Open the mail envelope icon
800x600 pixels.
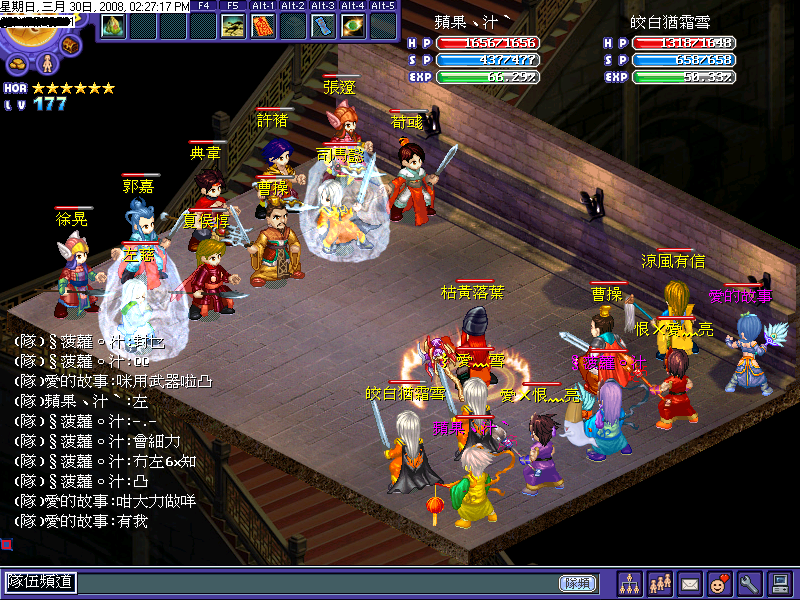point(690,583)
